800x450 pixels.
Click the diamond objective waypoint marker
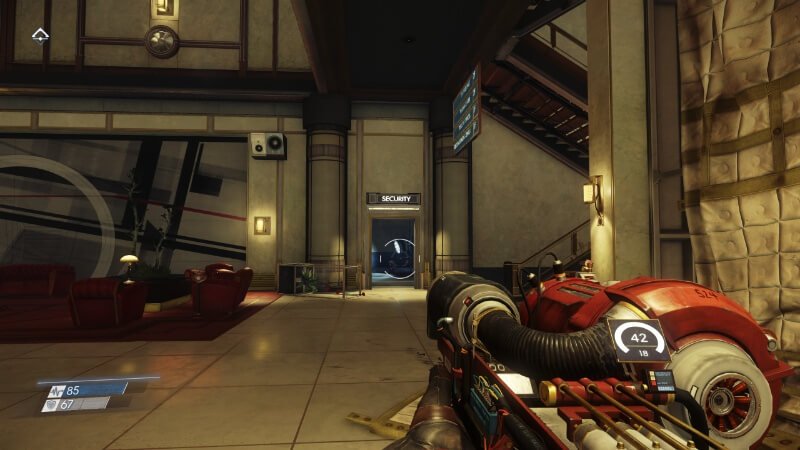[40, 36]
